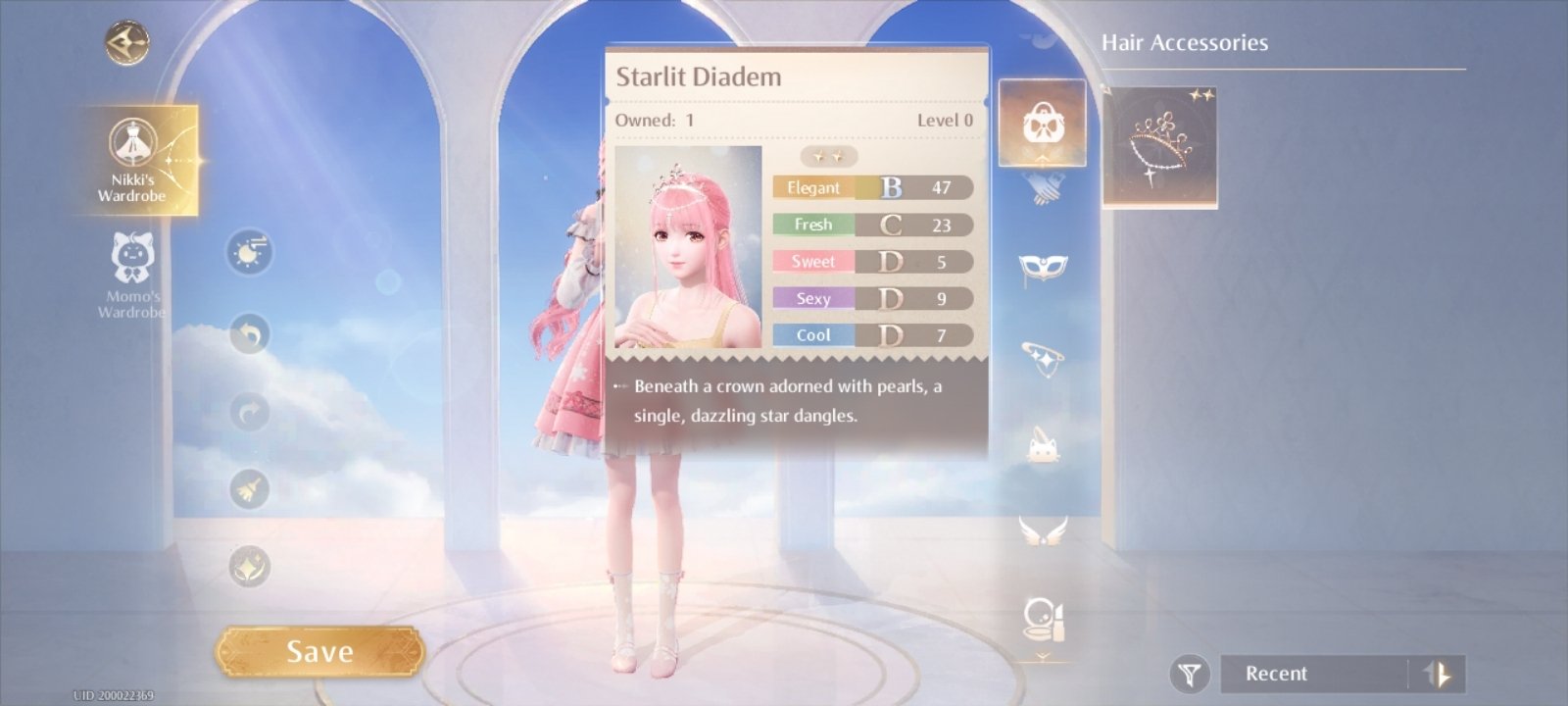The width and height of the screenshot is (1568, 706).
Task: Open the wings category
Action: click(x=1043, y=532)
